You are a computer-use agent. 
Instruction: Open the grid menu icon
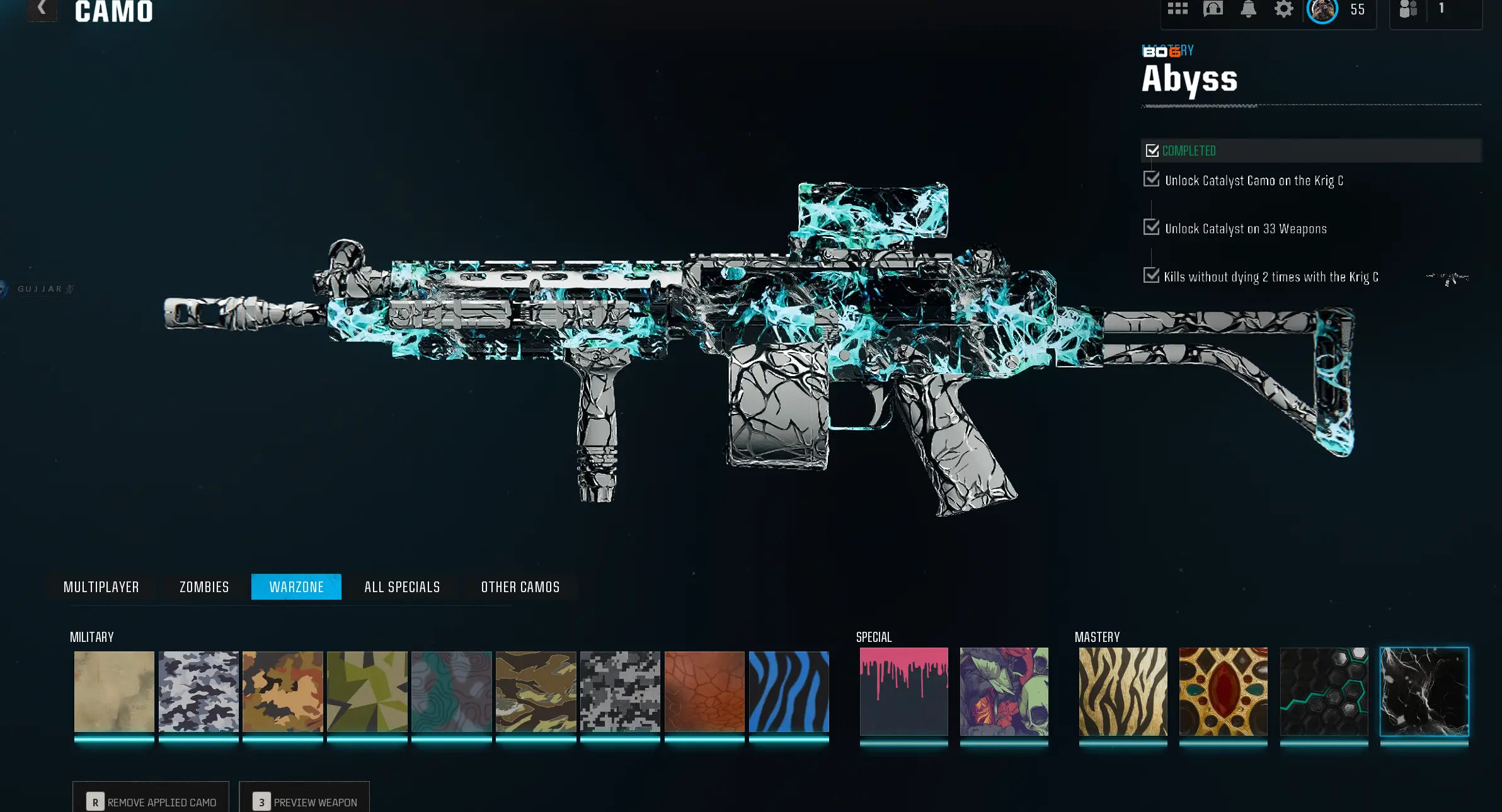point(1178,9)
